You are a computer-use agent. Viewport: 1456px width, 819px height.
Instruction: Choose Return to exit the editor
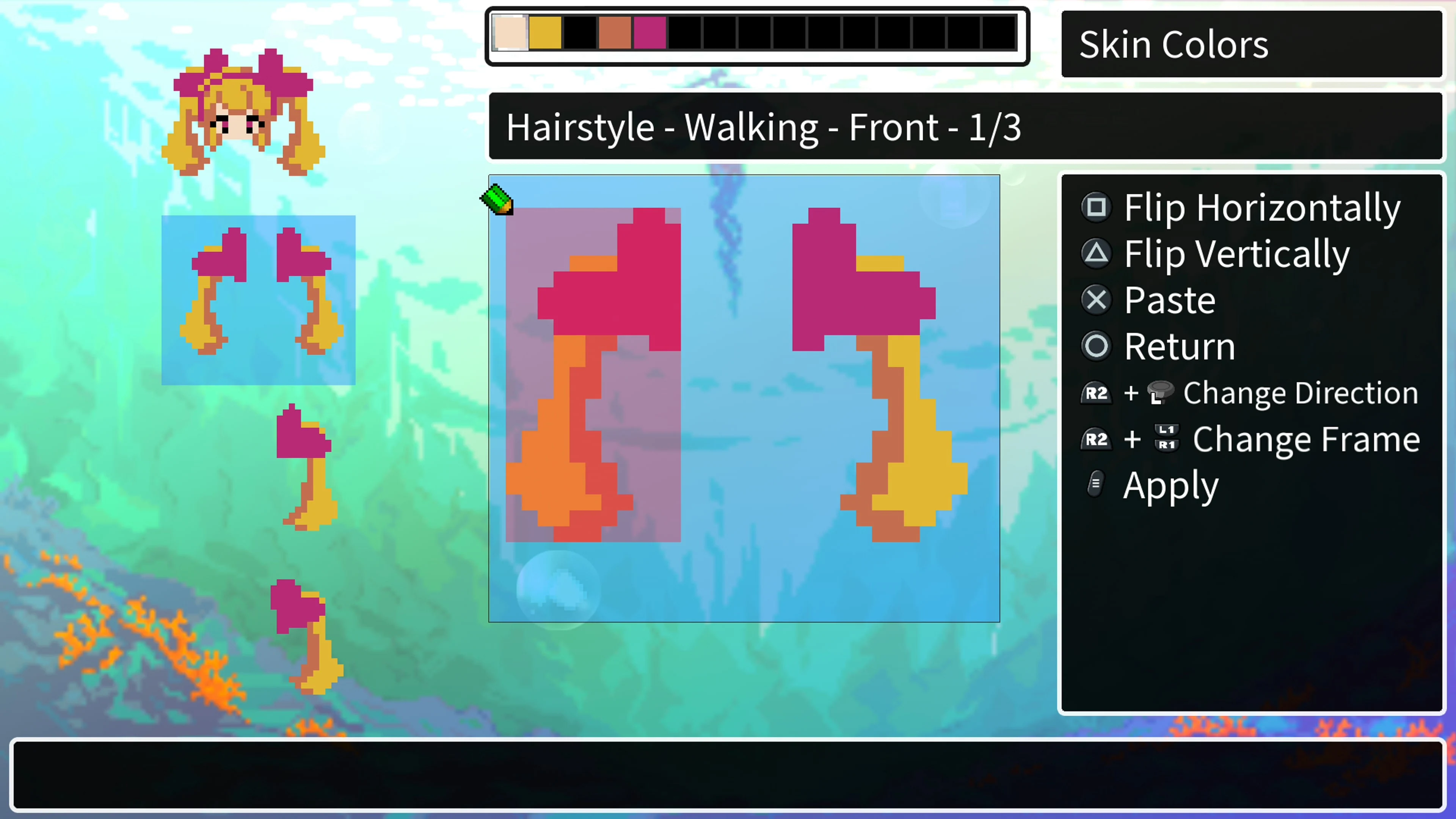(1179, 346)
